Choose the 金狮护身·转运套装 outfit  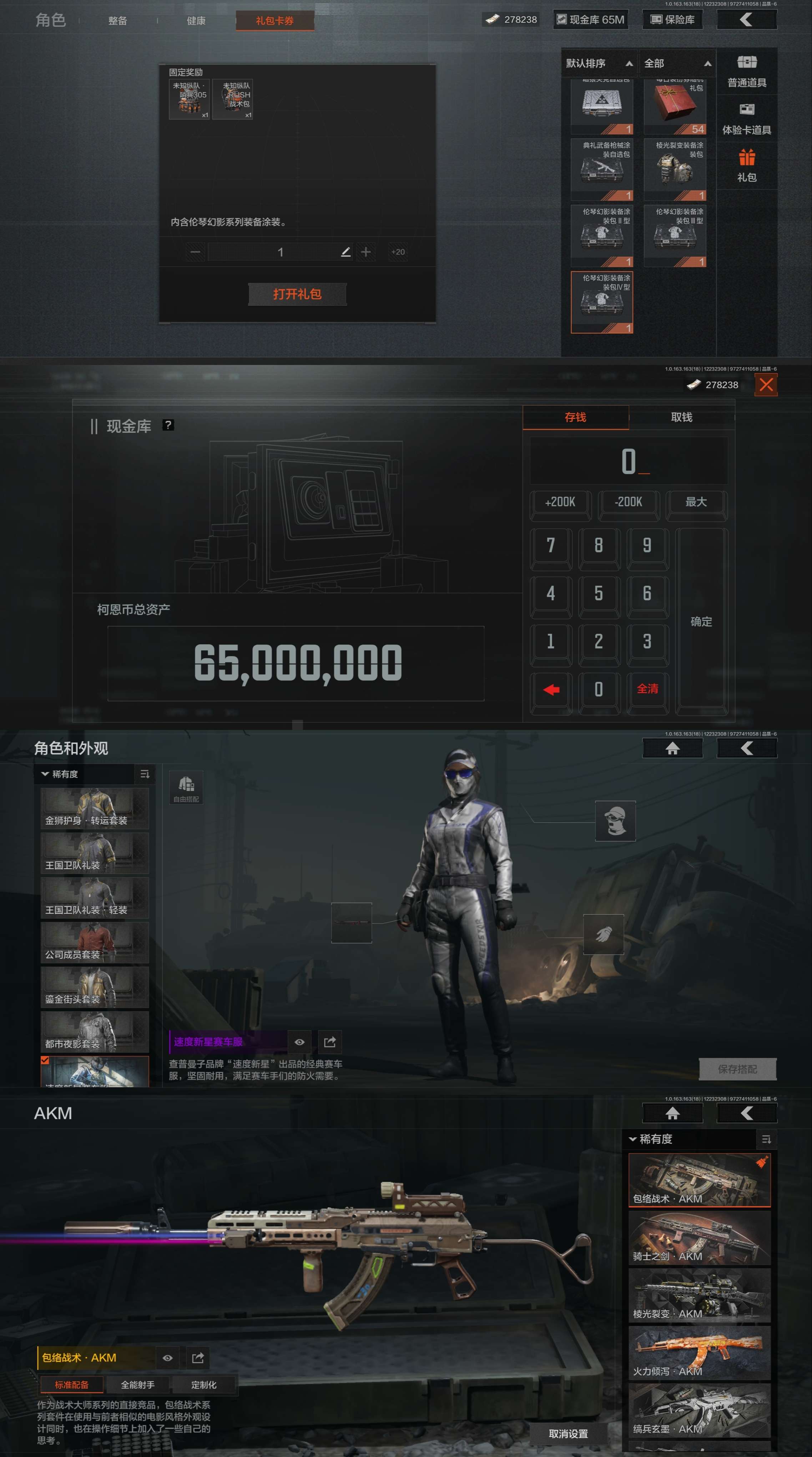95,808
